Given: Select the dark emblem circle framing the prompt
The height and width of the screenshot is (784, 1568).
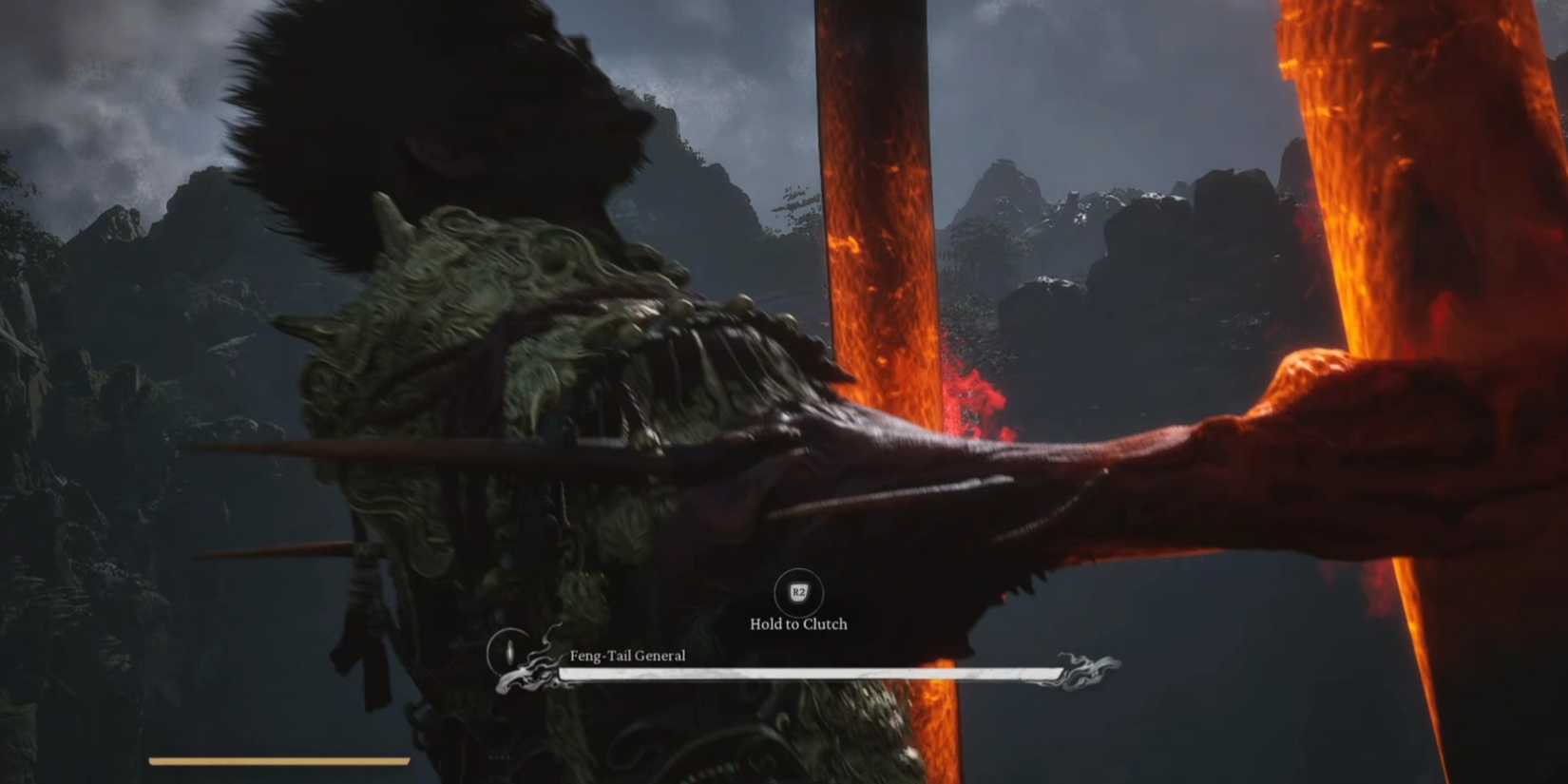Looking at the screenshot, I should coord(797,593).
